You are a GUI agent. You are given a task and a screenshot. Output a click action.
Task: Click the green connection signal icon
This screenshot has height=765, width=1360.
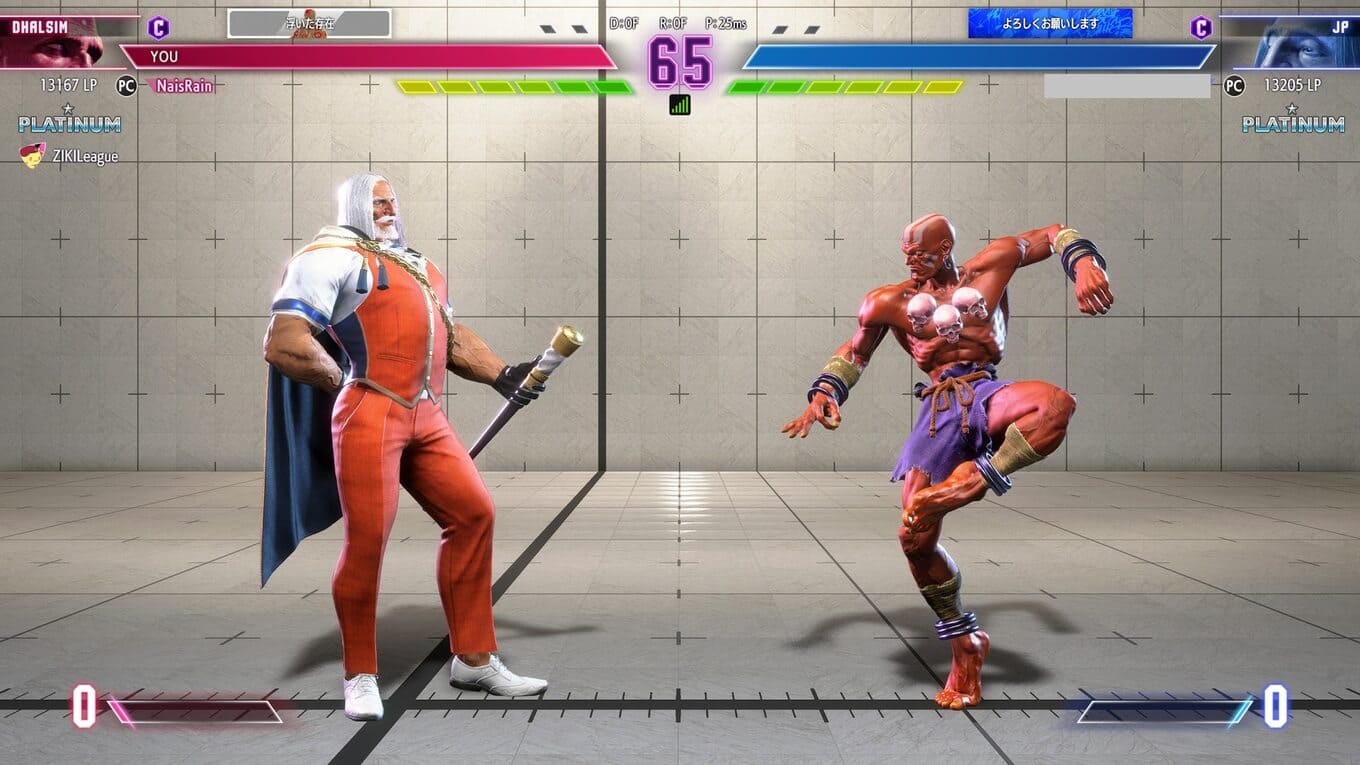point(680,104)
